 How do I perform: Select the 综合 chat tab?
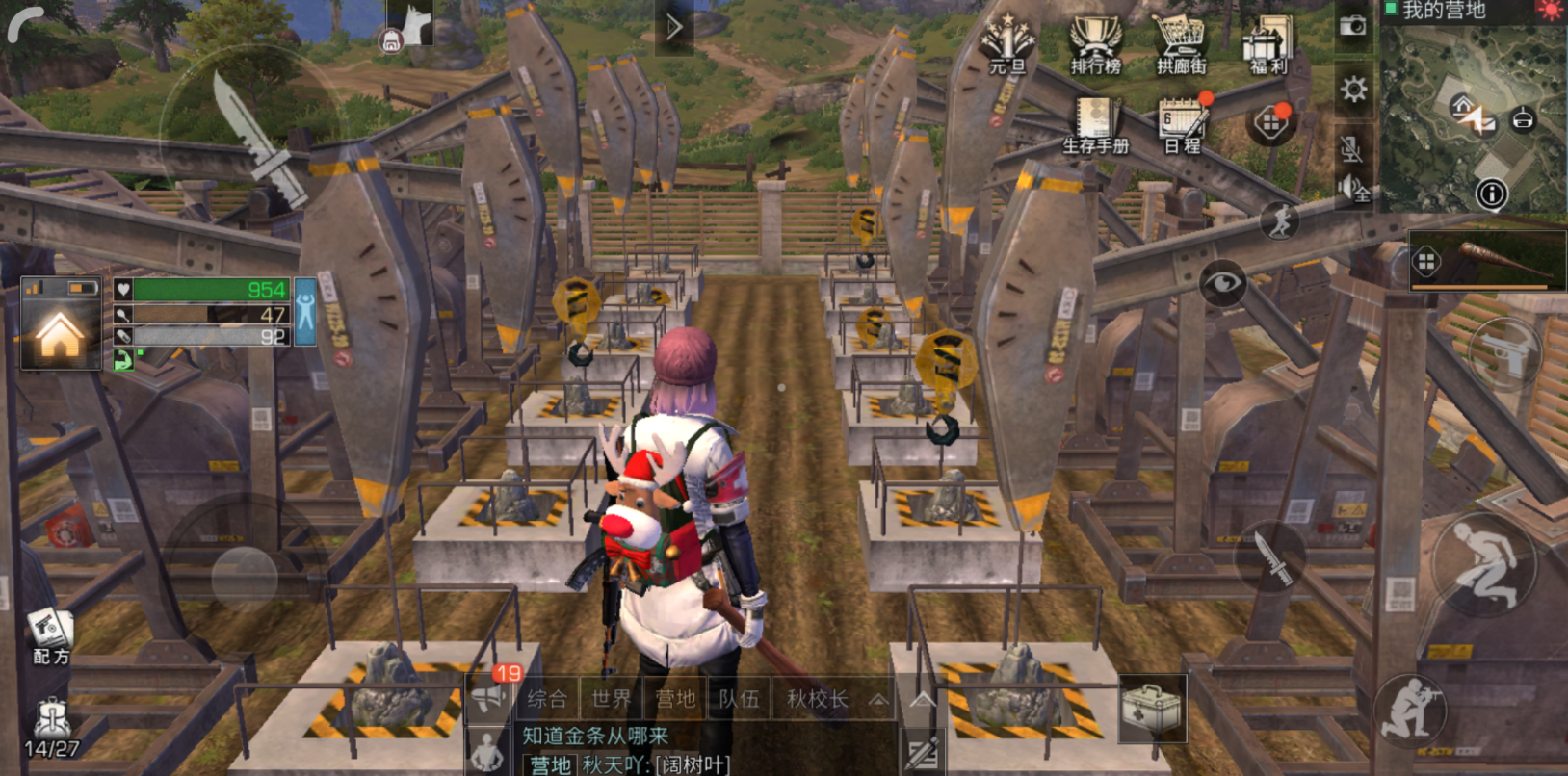[547, 699]
